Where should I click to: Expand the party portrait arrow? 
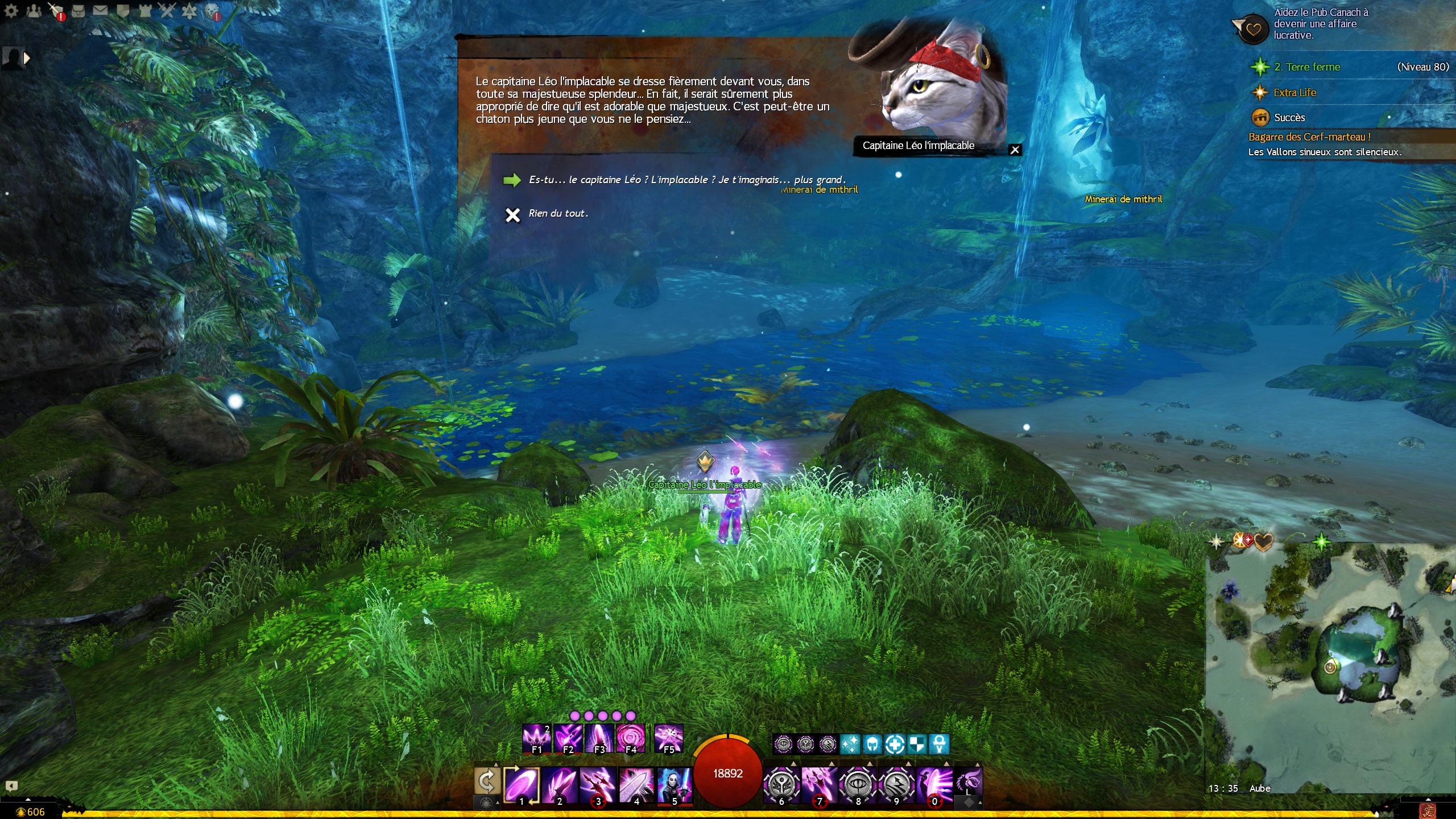[26, 57]
